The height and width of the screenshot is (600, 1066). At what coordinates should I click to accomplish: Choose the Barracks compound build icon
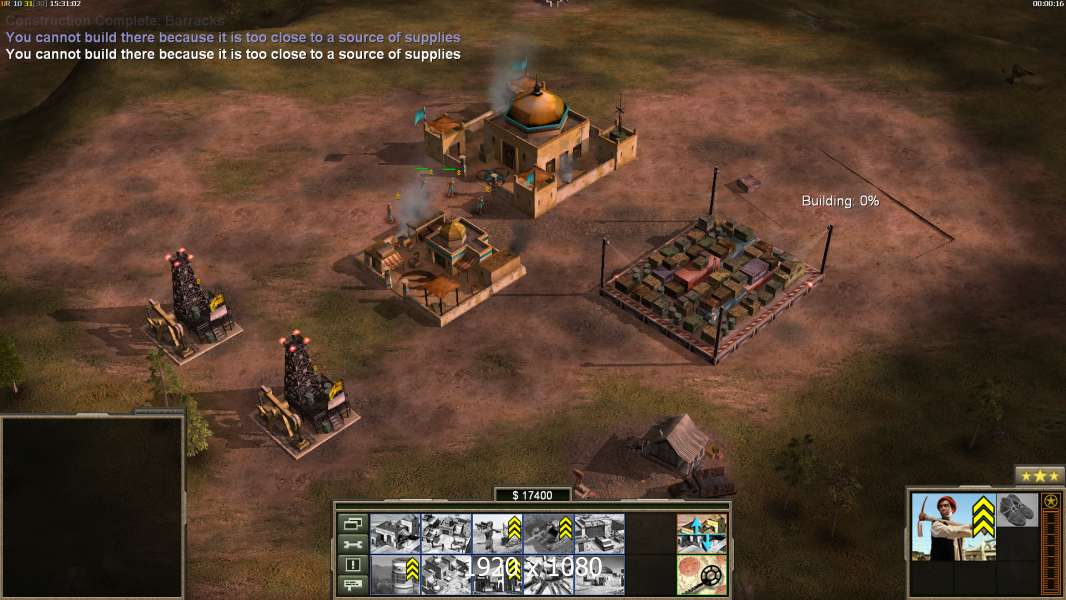point(446,533)
